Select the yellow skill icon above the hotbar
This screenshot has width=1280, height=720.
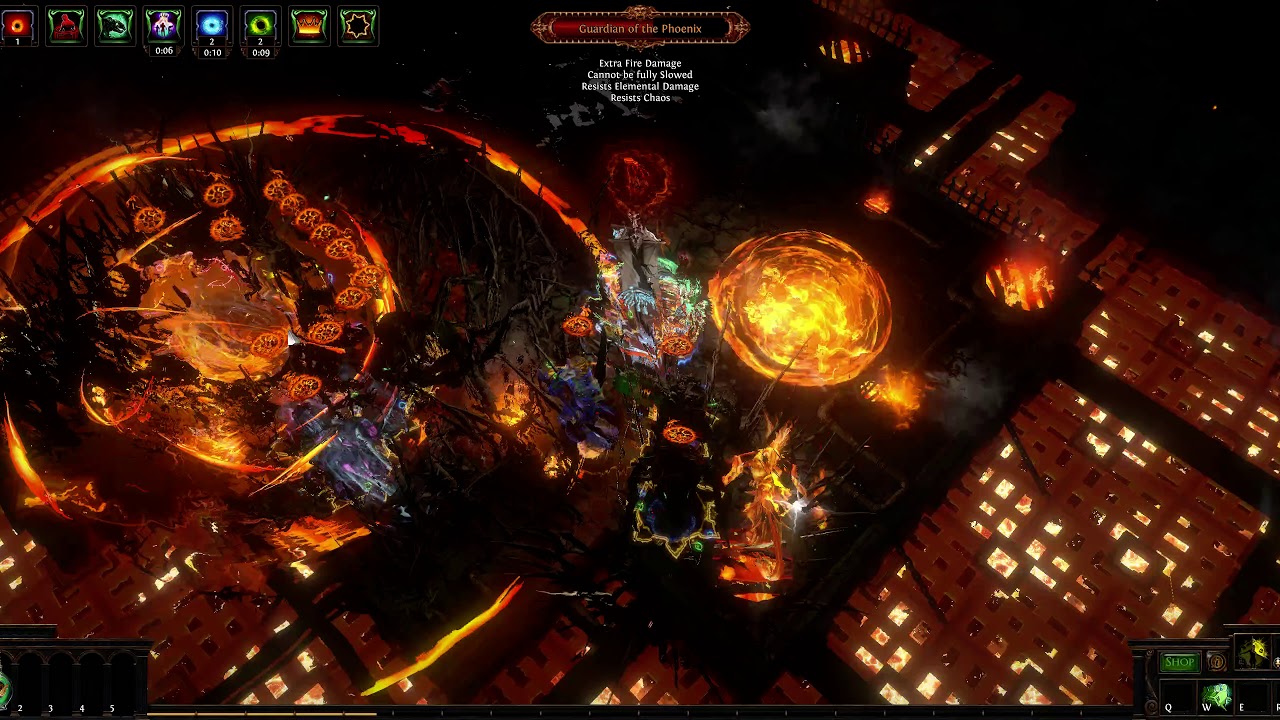pos(1253,653)
